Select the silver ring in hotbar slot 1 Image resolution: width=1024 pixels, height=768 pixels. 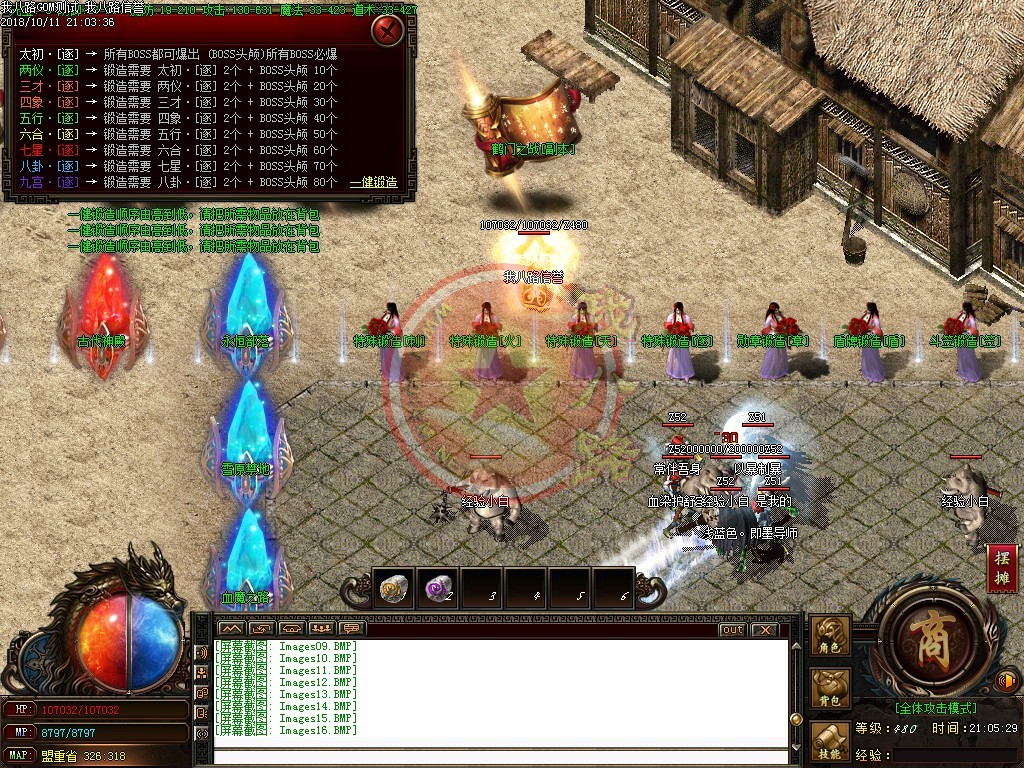[394, 589]
